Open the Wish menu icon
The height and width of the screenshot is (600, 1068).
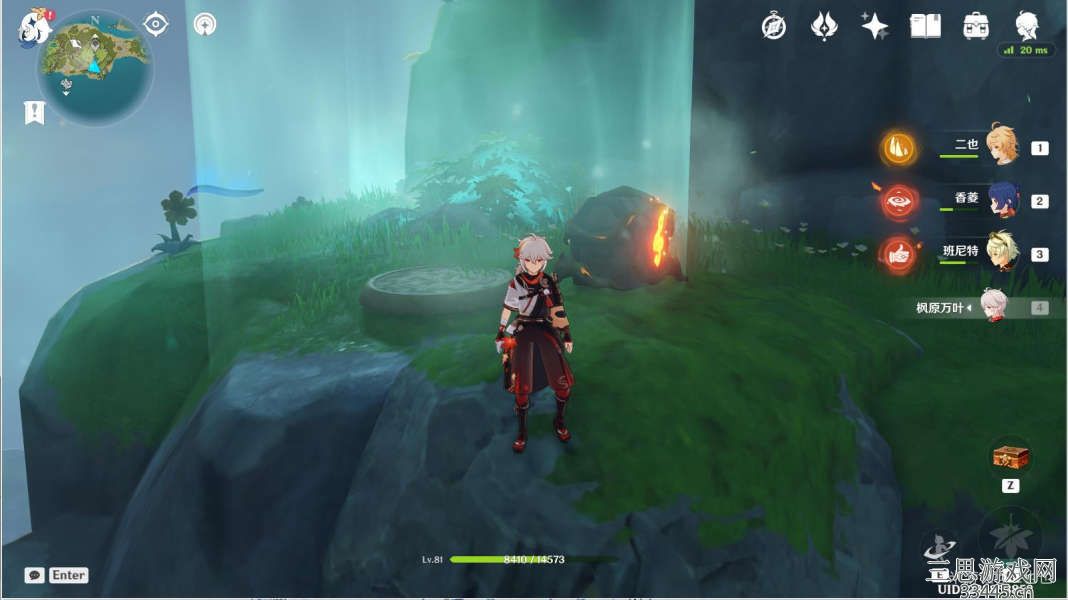click(824, 27)
